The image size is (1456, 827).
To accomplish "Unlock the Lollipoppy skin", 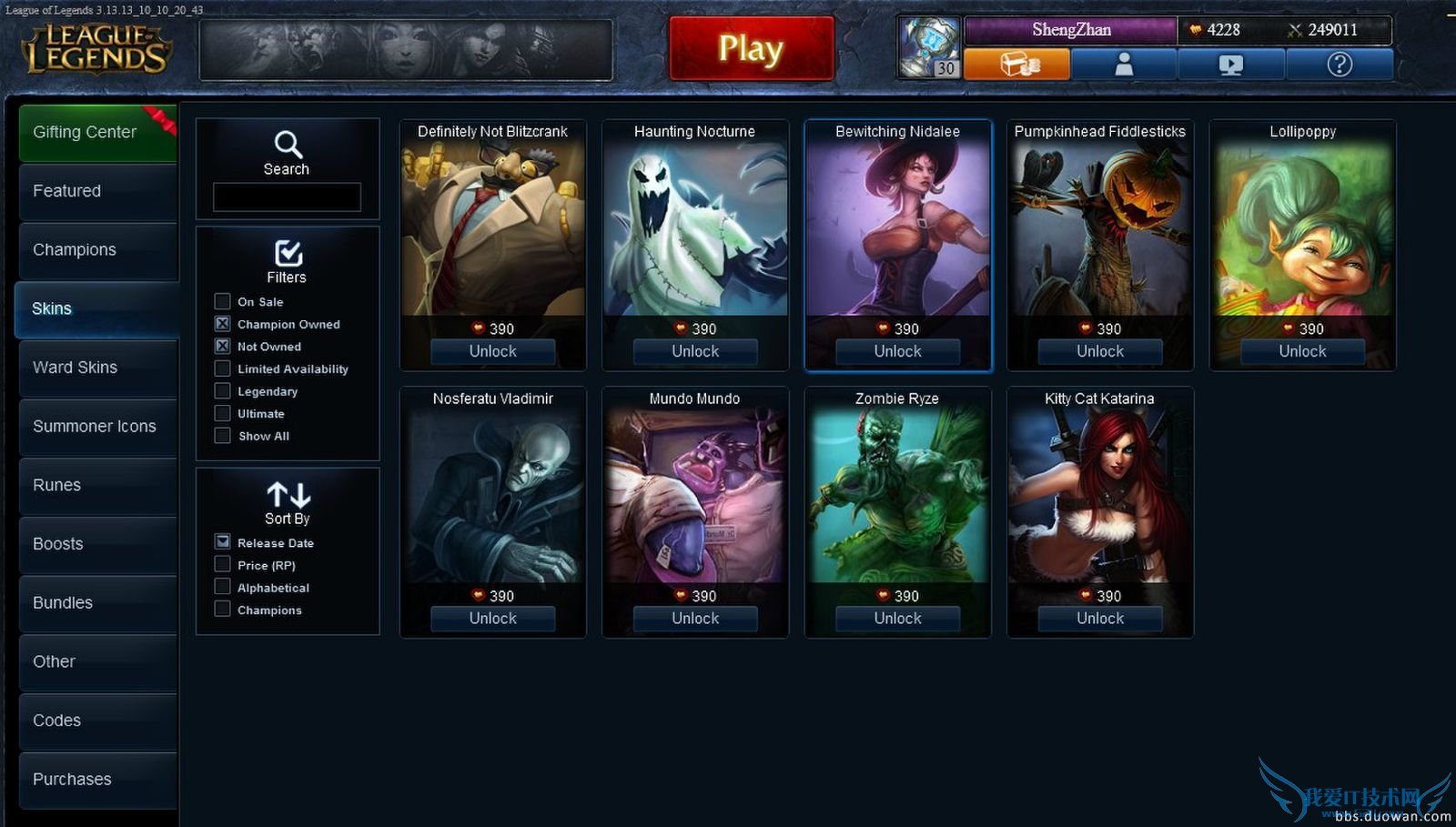I will (x=1302, y=352).
